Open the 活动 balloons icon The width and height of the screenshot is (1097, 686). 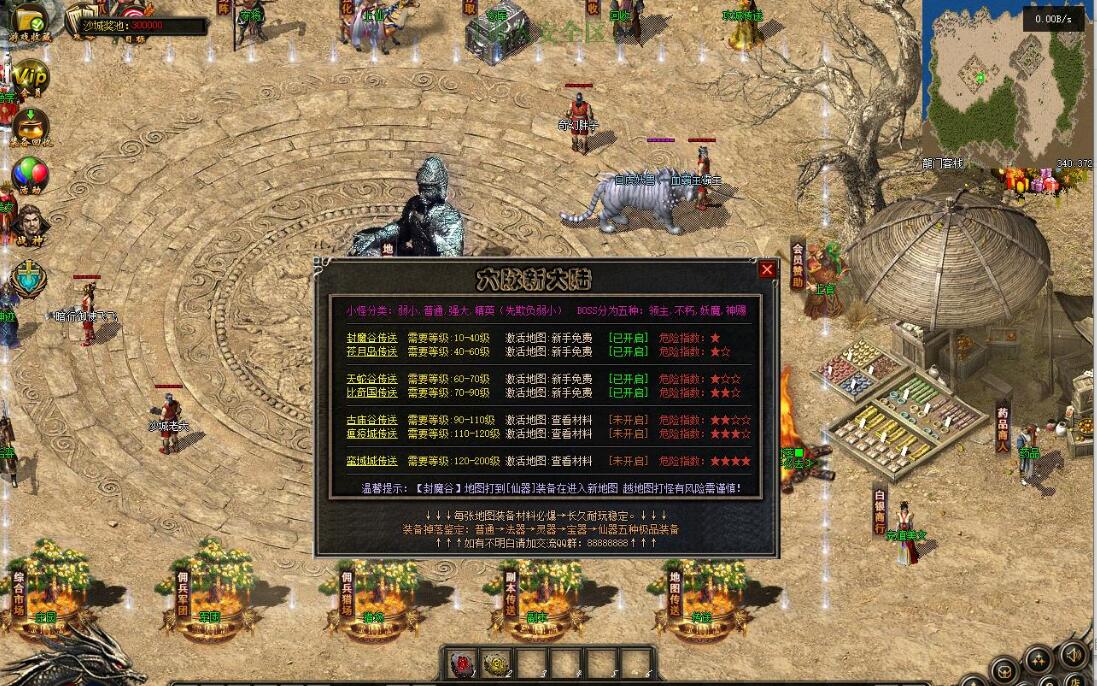(30, 174)
